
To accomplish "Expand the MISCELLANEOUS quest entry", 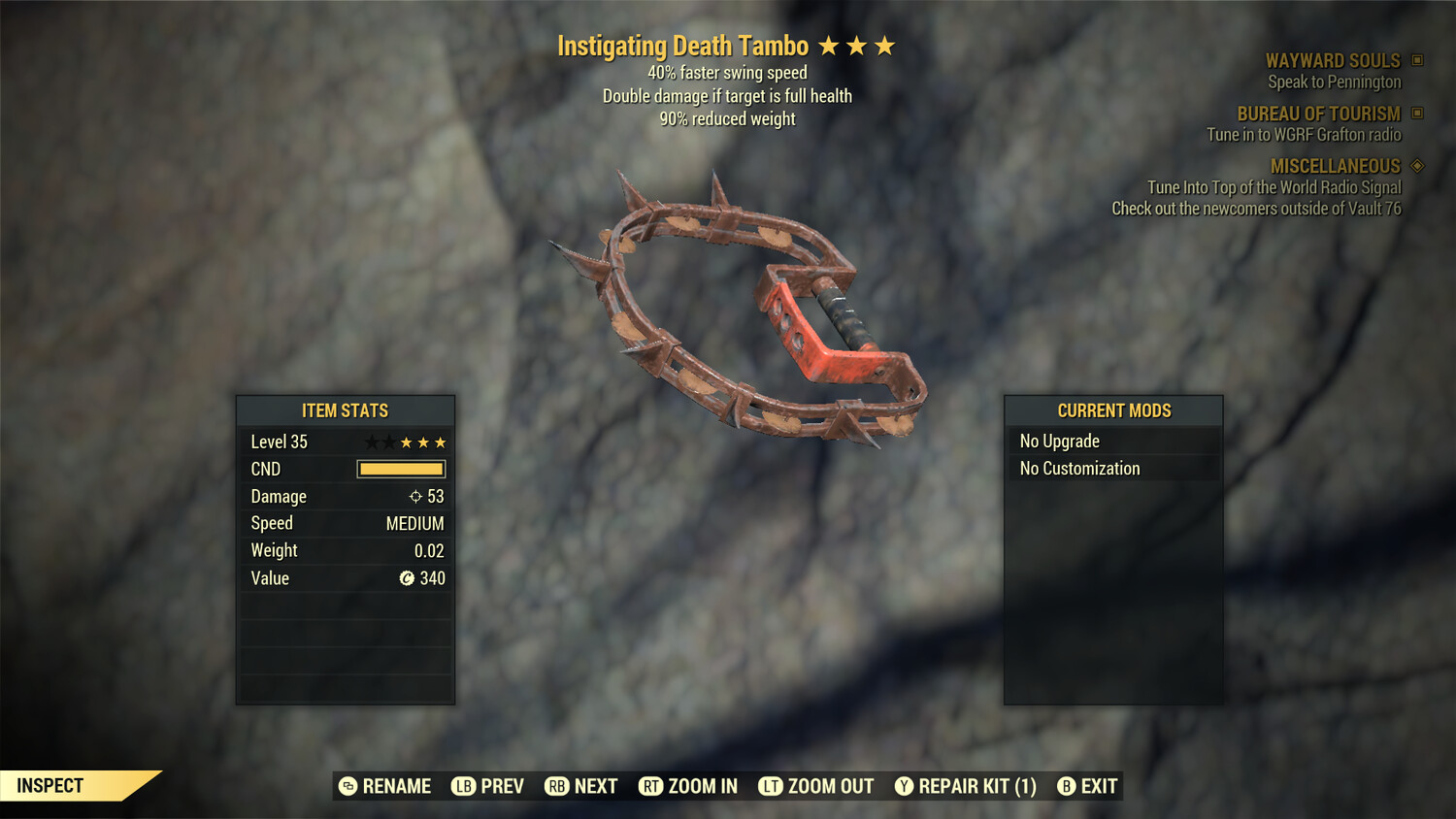I will pyautogui.click(x=1335, y=166).
